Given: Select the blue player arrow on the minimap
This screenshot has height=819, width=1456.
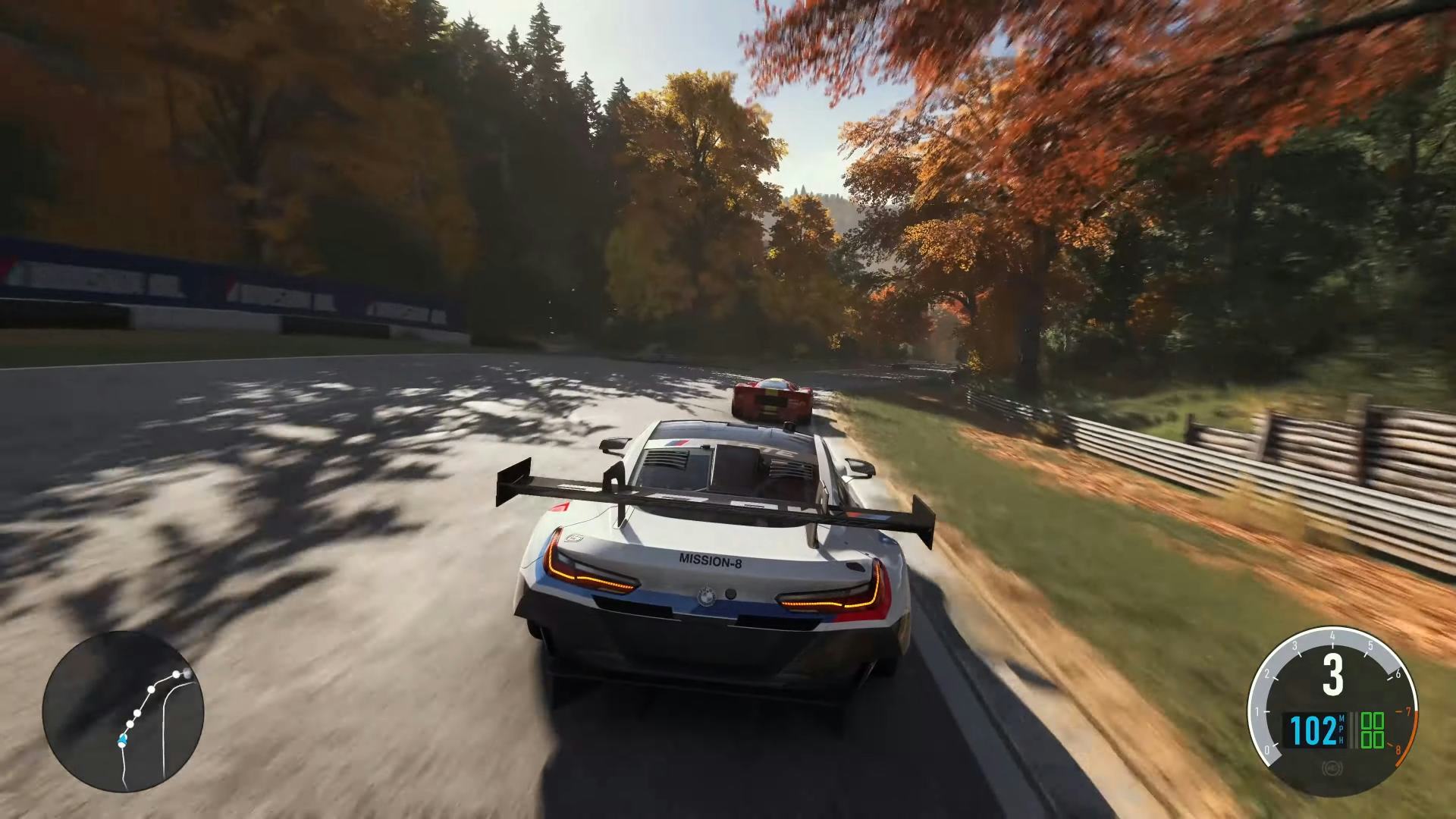Looking at the screenshot, I should (122, 741).
